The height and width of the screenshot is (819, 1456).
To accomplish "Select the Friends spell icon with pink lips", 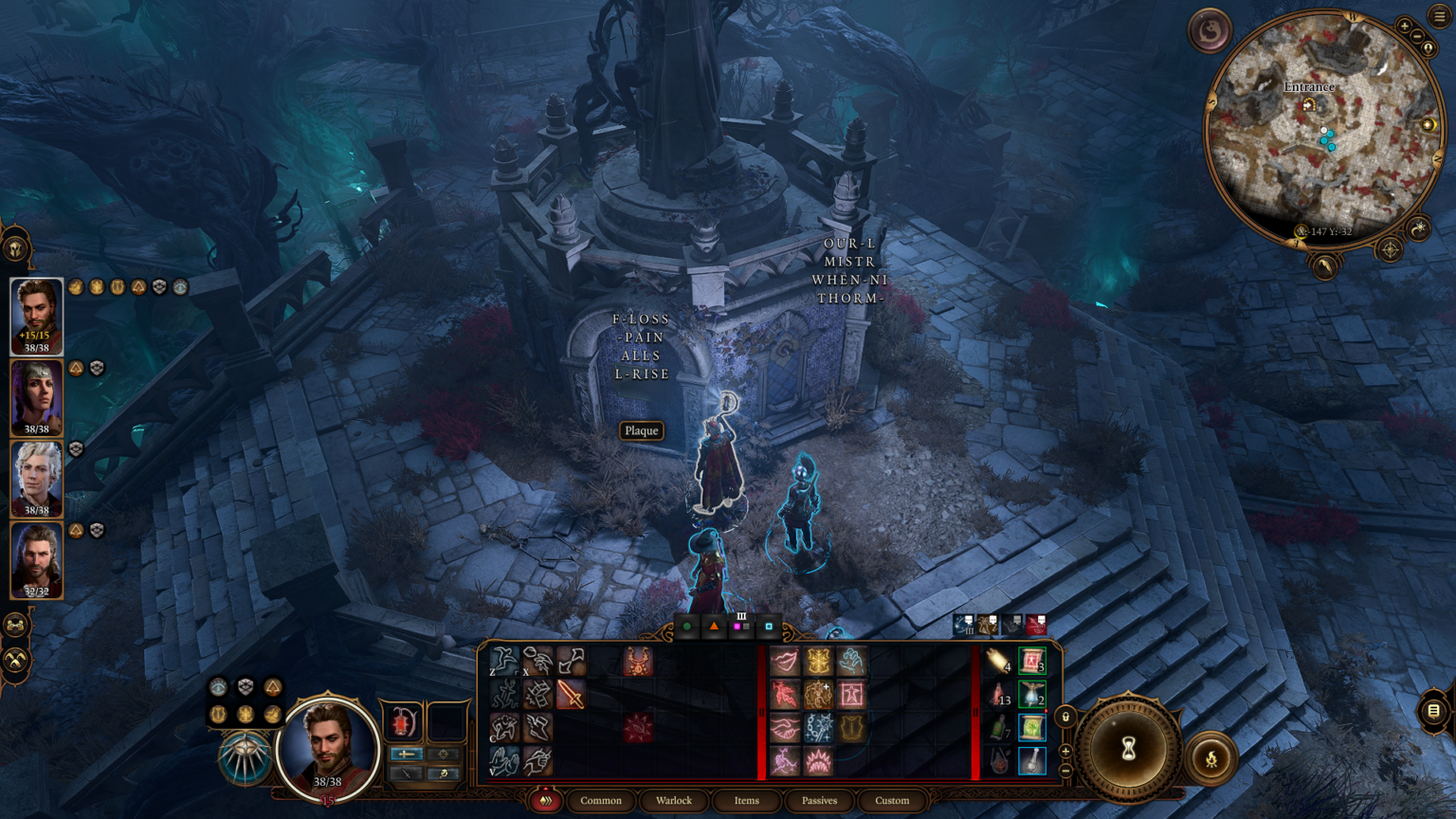I will click(784, 659).
